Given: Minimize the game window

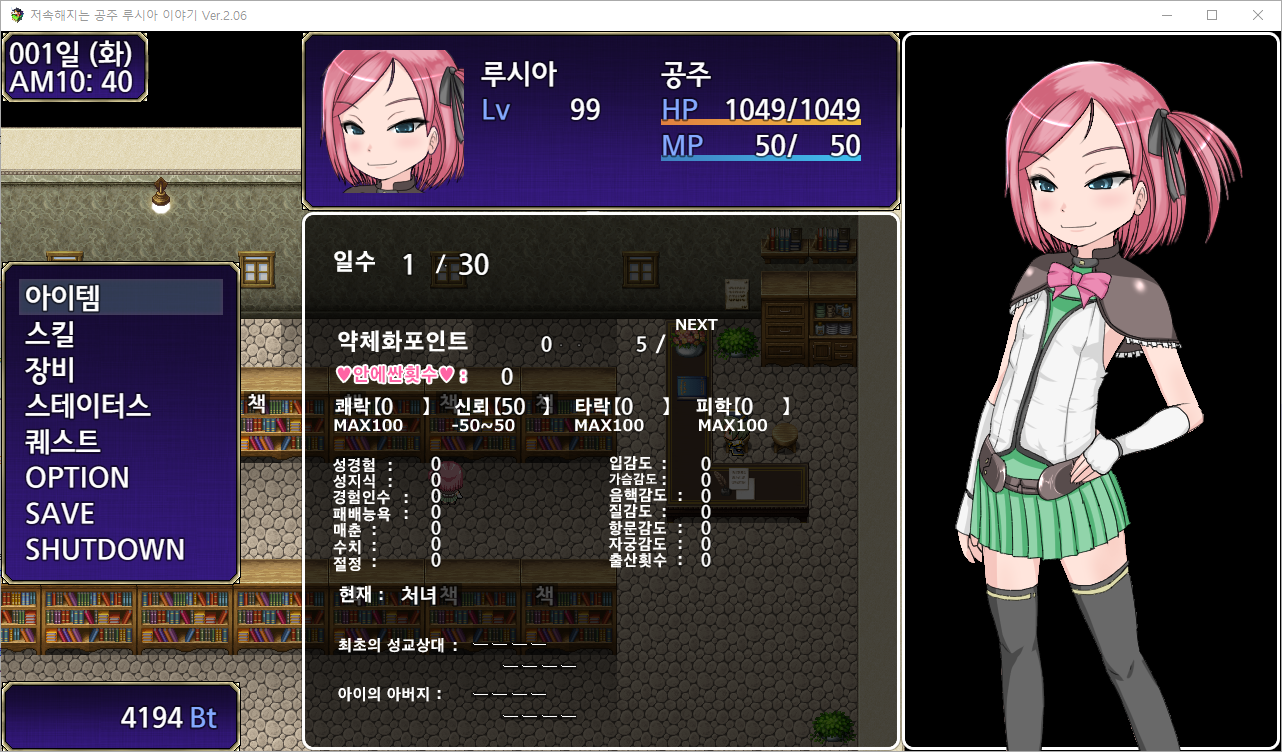Looking at the screenshot, I should click(x=1166, y=15).
